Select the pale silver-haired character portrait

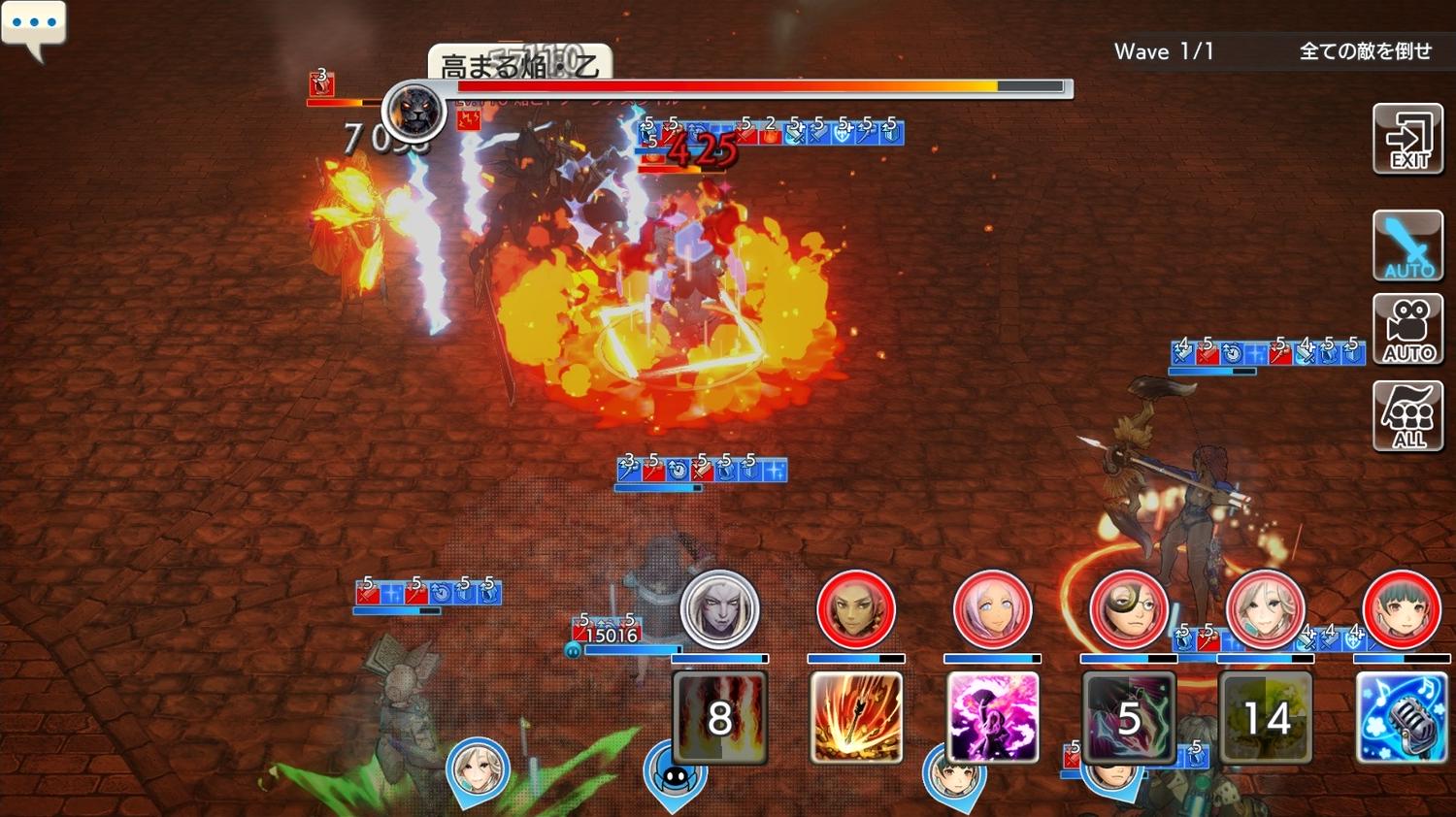pyautogui.click(x=719, y=609)
